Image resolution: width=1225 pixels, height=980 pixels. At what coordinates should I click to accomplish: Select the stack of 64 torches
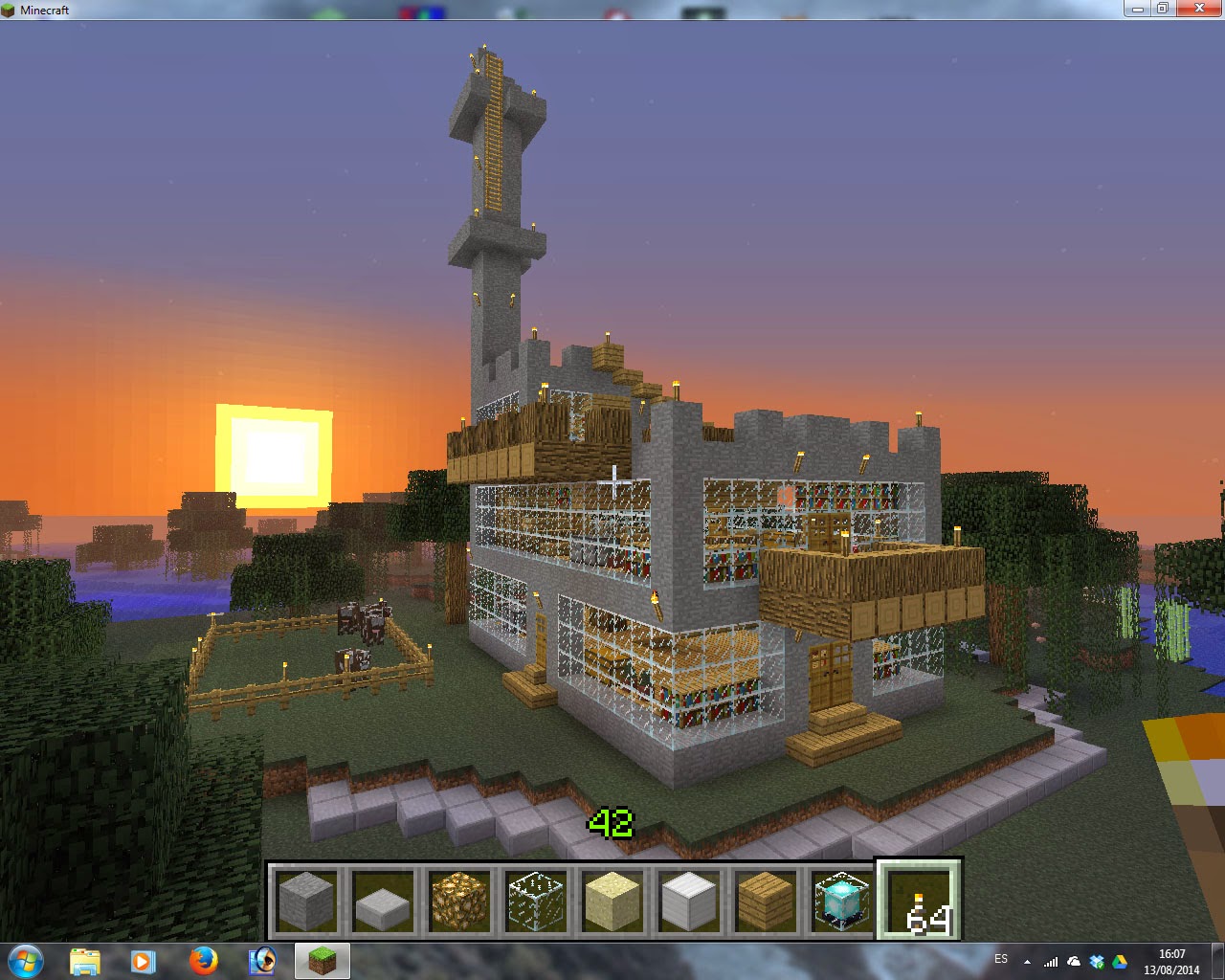click(x=917, y=900)
